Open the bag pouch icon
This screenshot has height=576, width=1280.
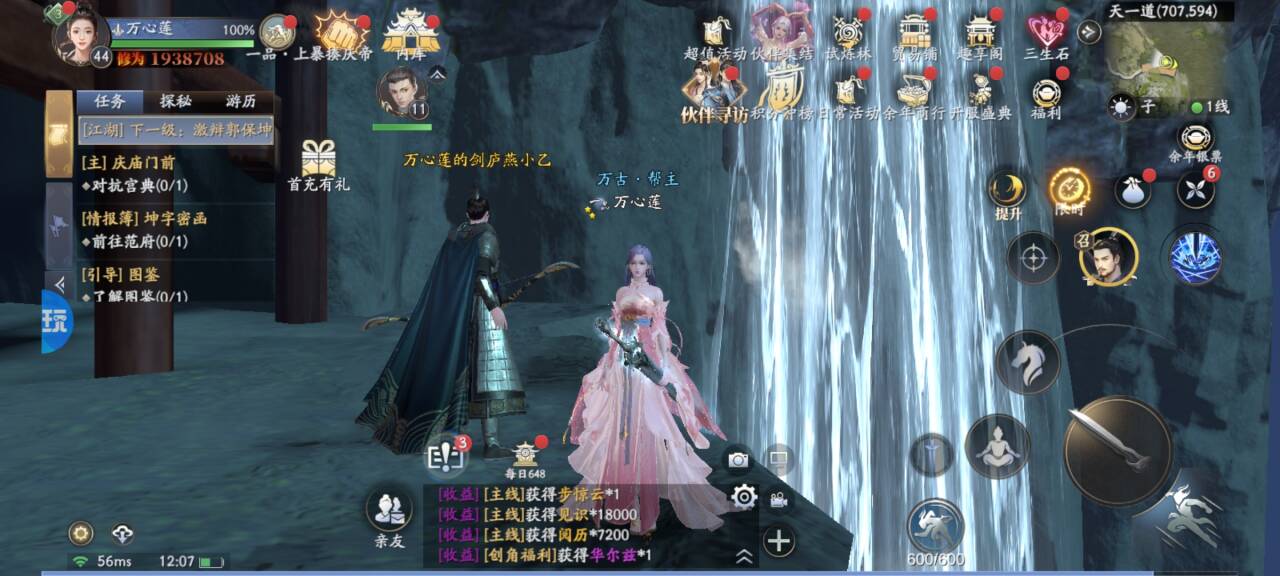click(1133, 190)
